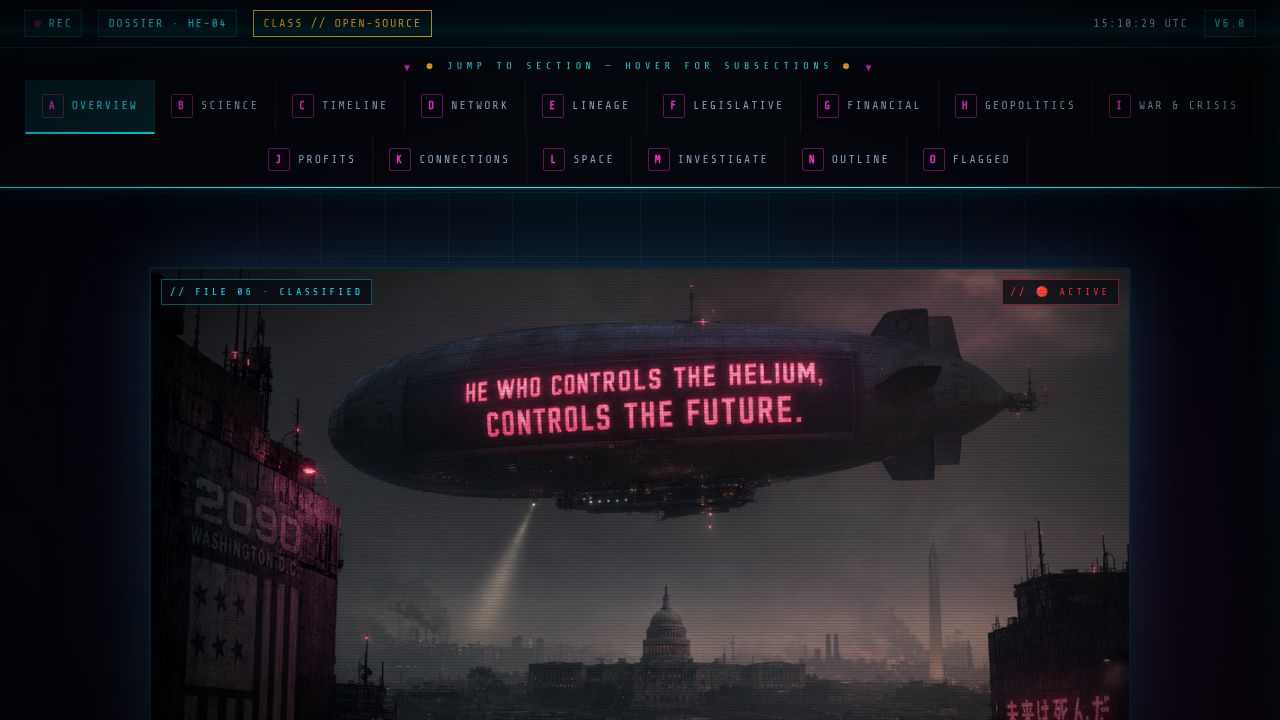Click the V6.0 version link
This screenshot has width=1280, height=720.
pos(1230,23)
